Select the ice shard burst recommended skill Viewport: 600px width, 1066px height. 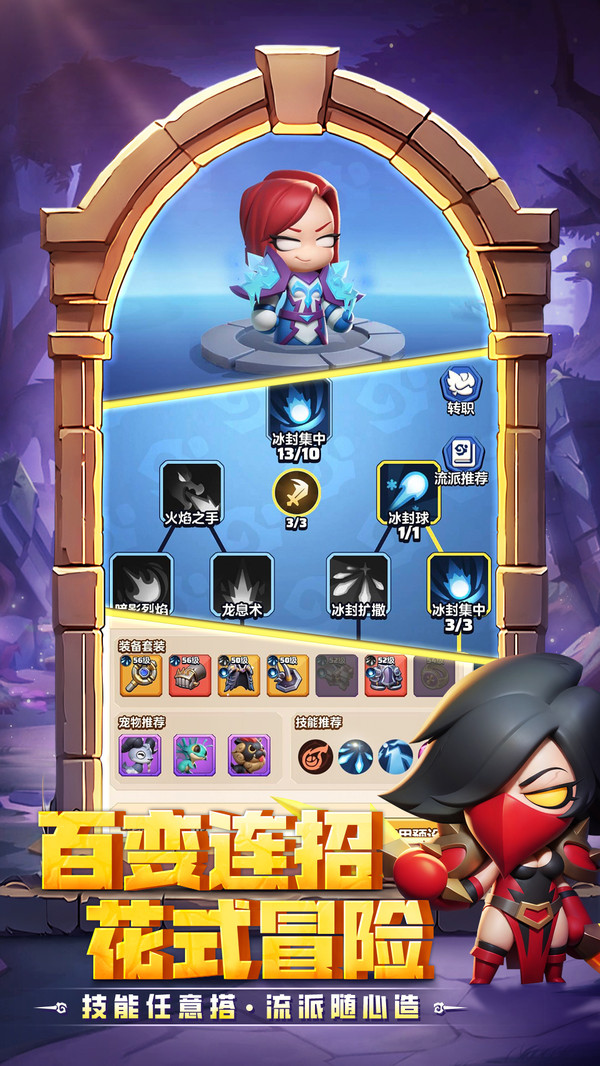pos(356,758)
